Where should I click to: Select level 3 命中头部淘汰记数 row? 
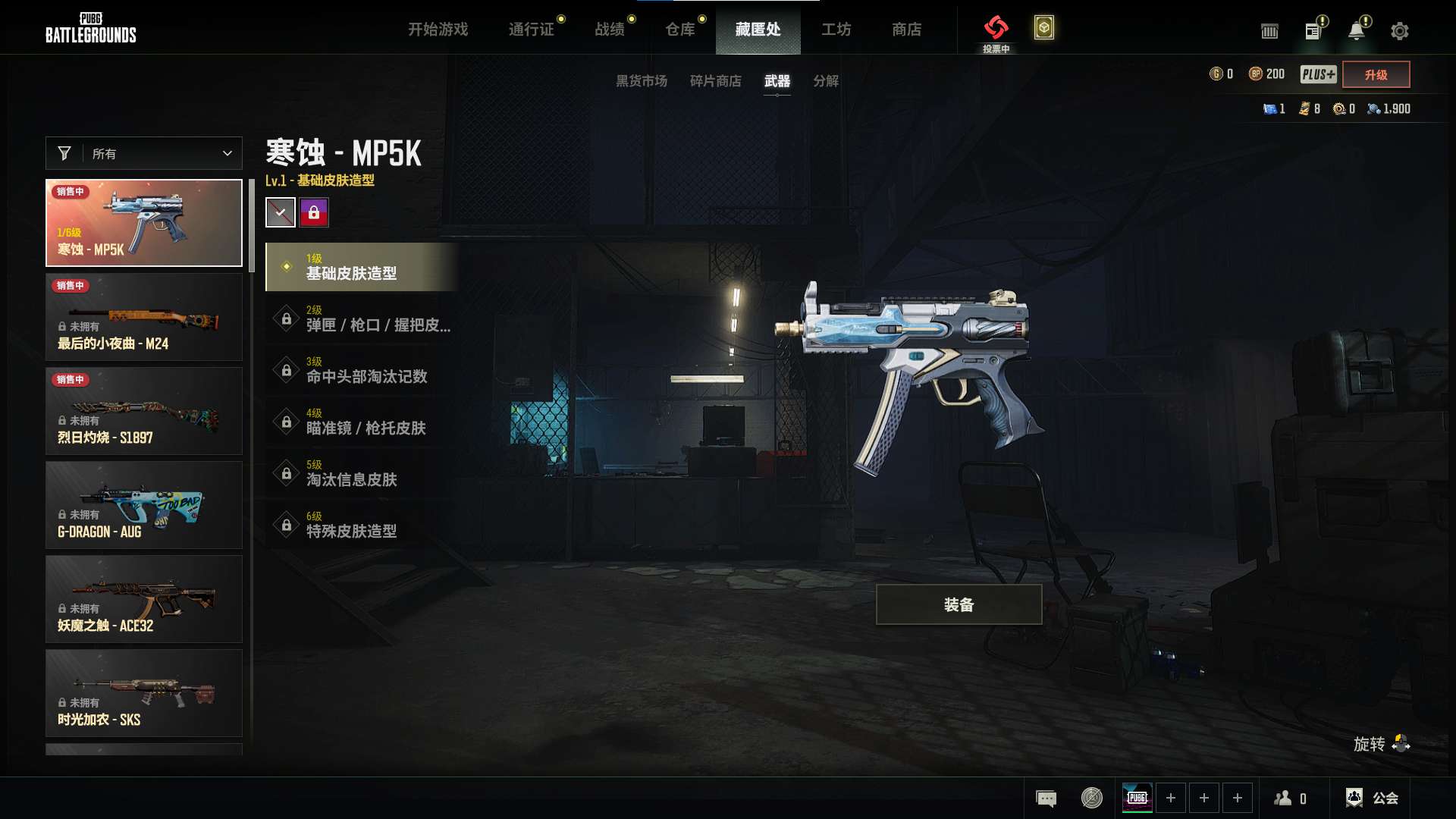360,370
